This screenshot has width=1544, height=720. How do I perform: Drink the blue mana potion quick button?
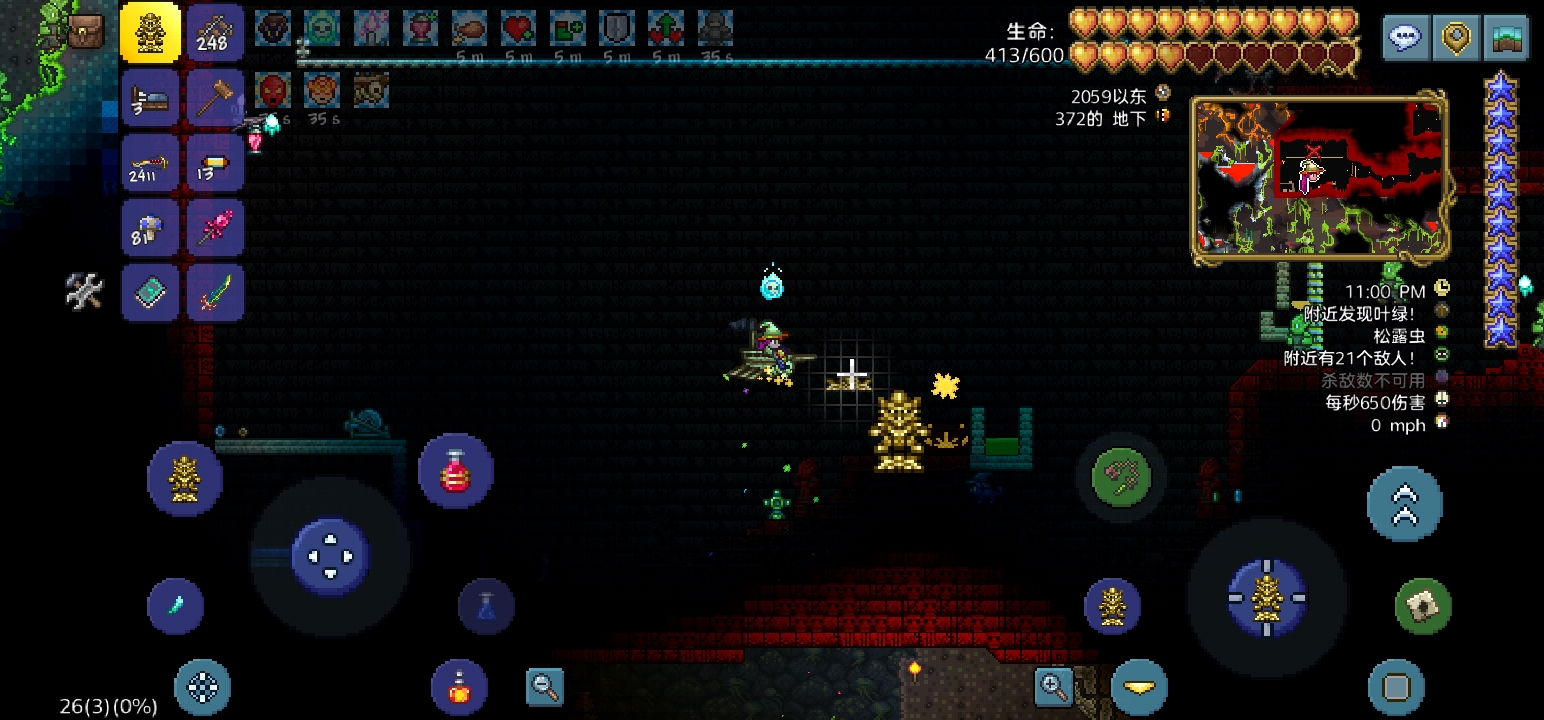click(x=487, y=606)
